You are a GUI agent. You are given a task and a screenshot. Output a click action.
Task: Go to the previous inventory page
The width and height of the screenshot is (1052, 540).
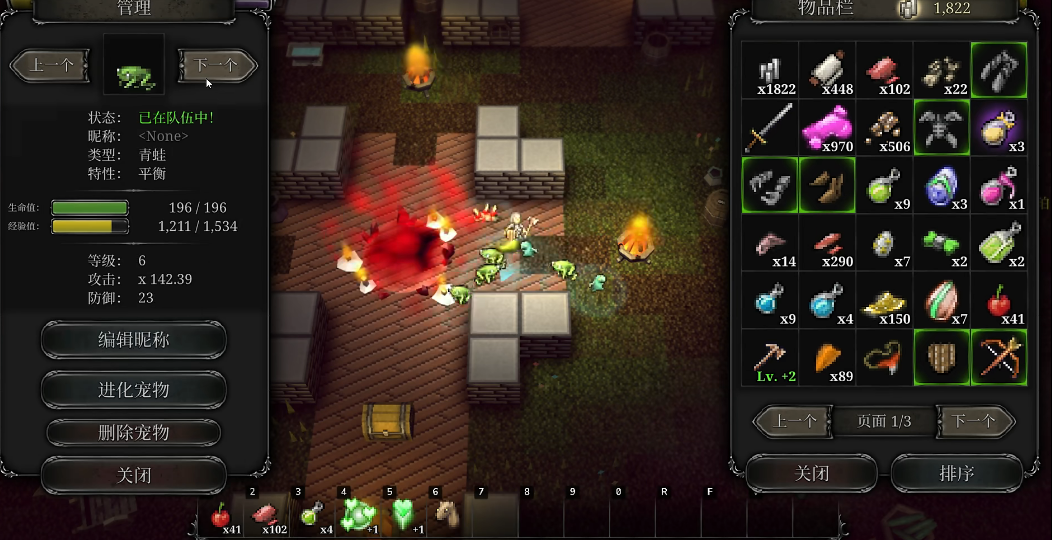(794, 421)
